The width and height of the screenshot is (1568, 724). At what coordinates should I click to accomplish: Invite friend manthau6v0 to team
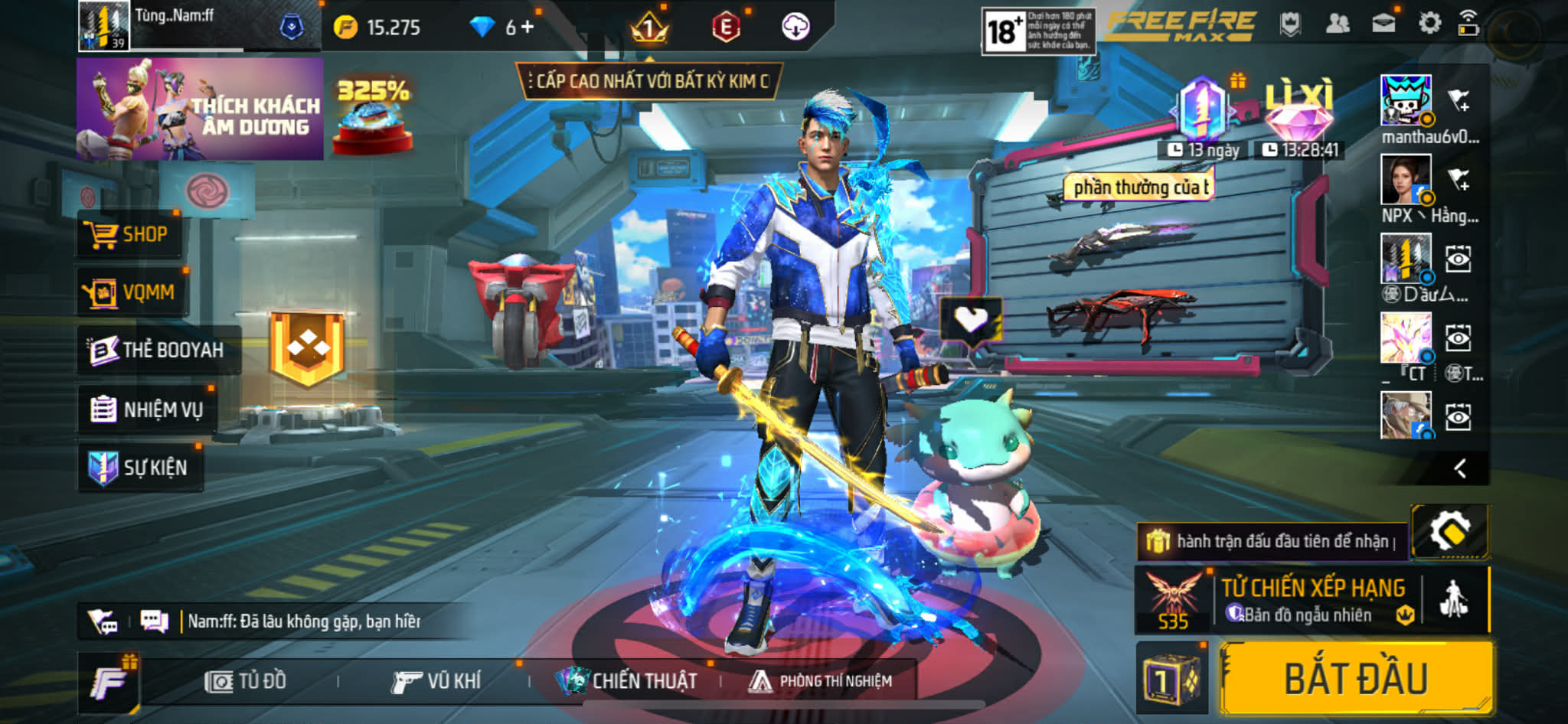coord(1459,99)
